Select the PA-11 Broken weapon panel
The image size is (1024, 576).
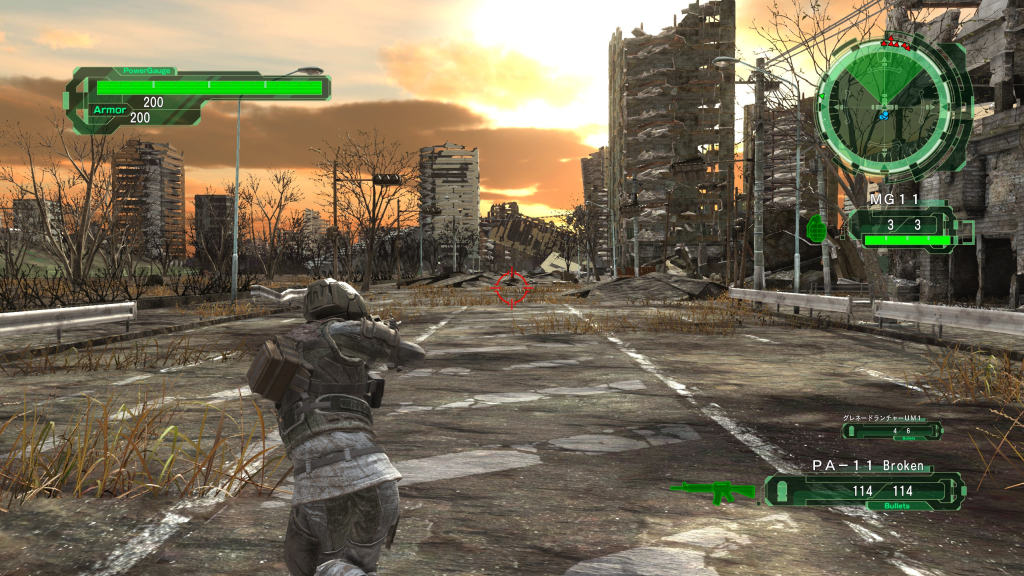(866, 490)
